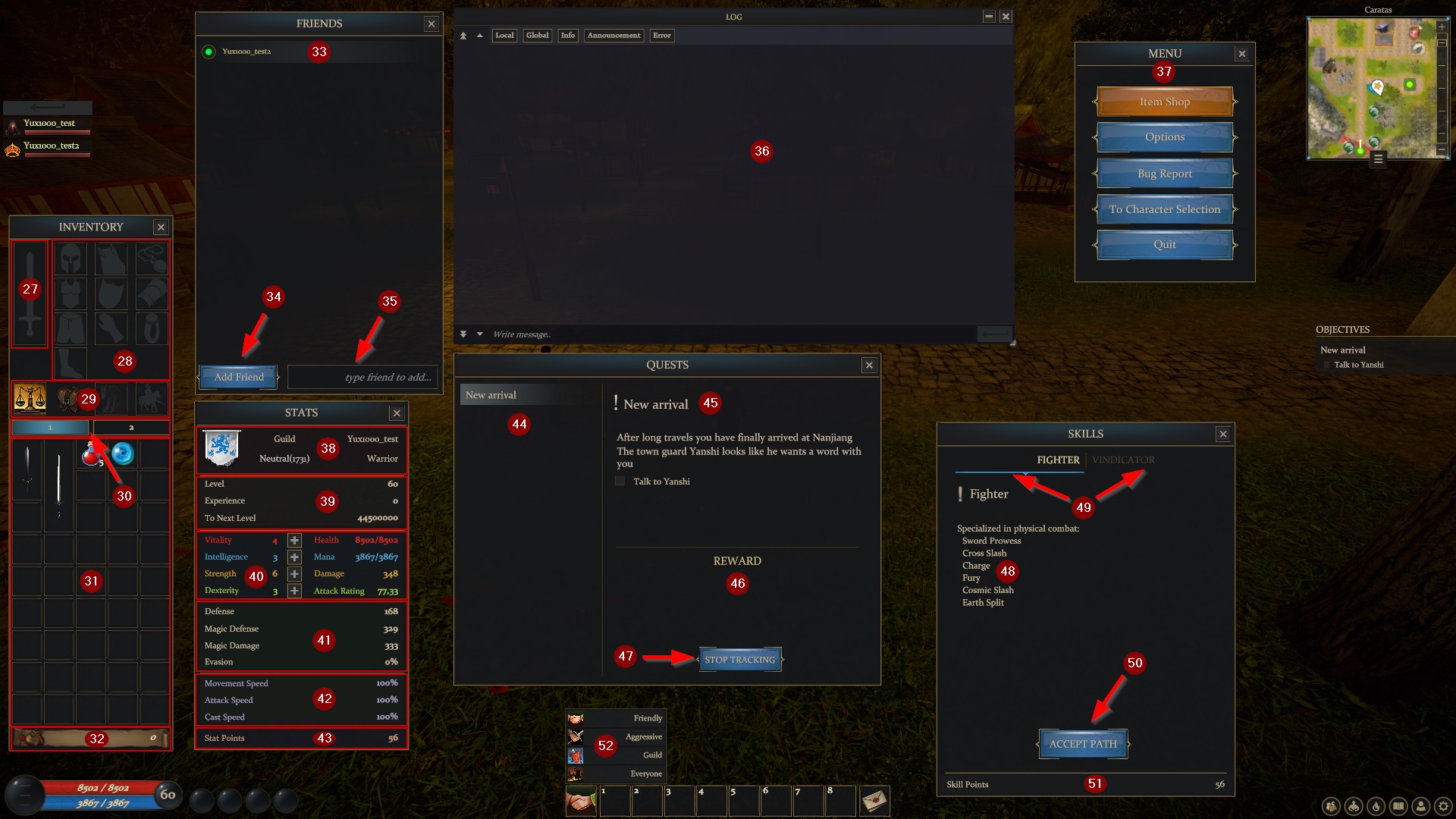This screenshot has width=1456, height=819.
Task: Quit the game from the menu
Action: click(1164, 245)
